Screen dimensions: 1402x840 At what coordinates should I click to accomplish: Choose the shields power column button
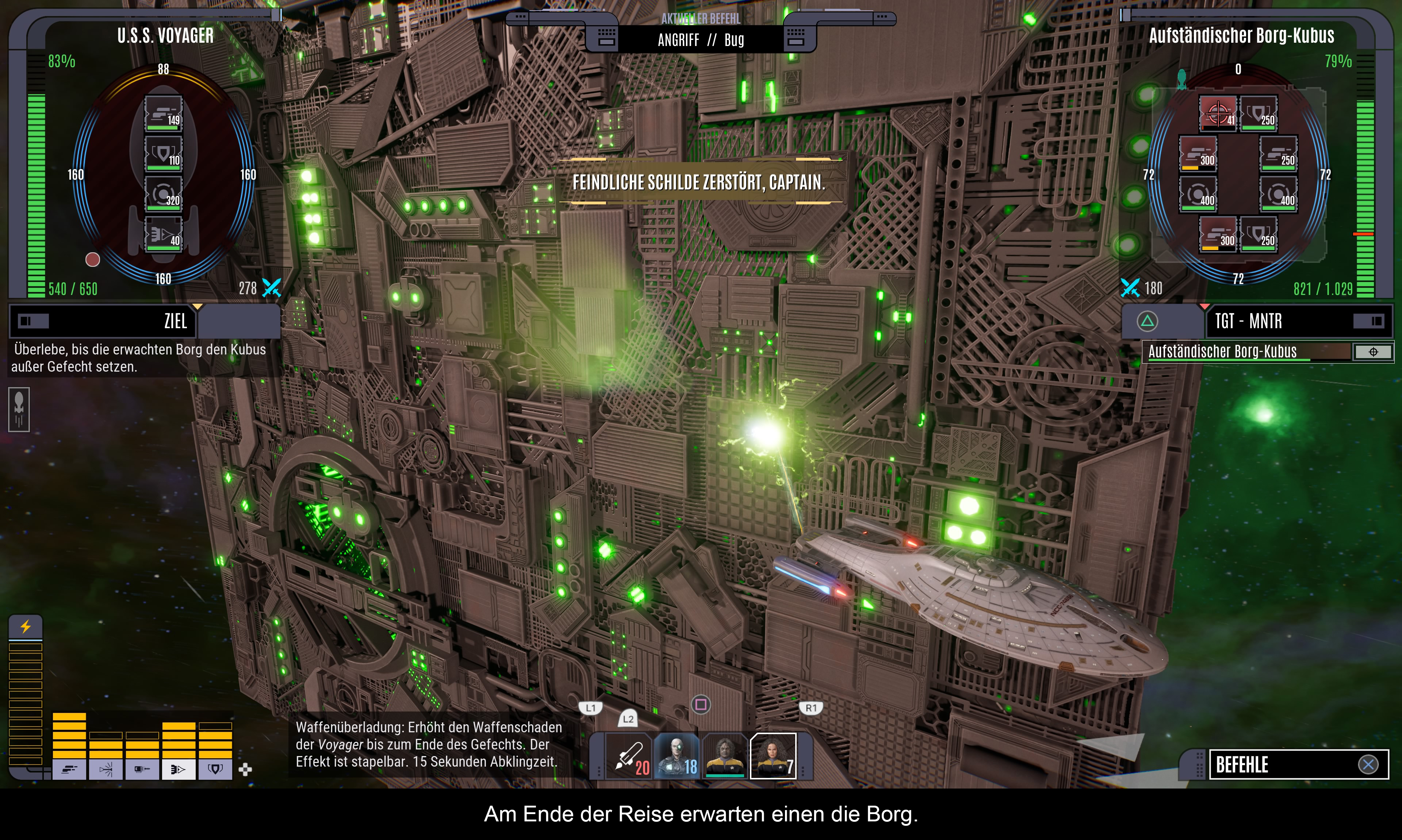(x=215, y=770)
